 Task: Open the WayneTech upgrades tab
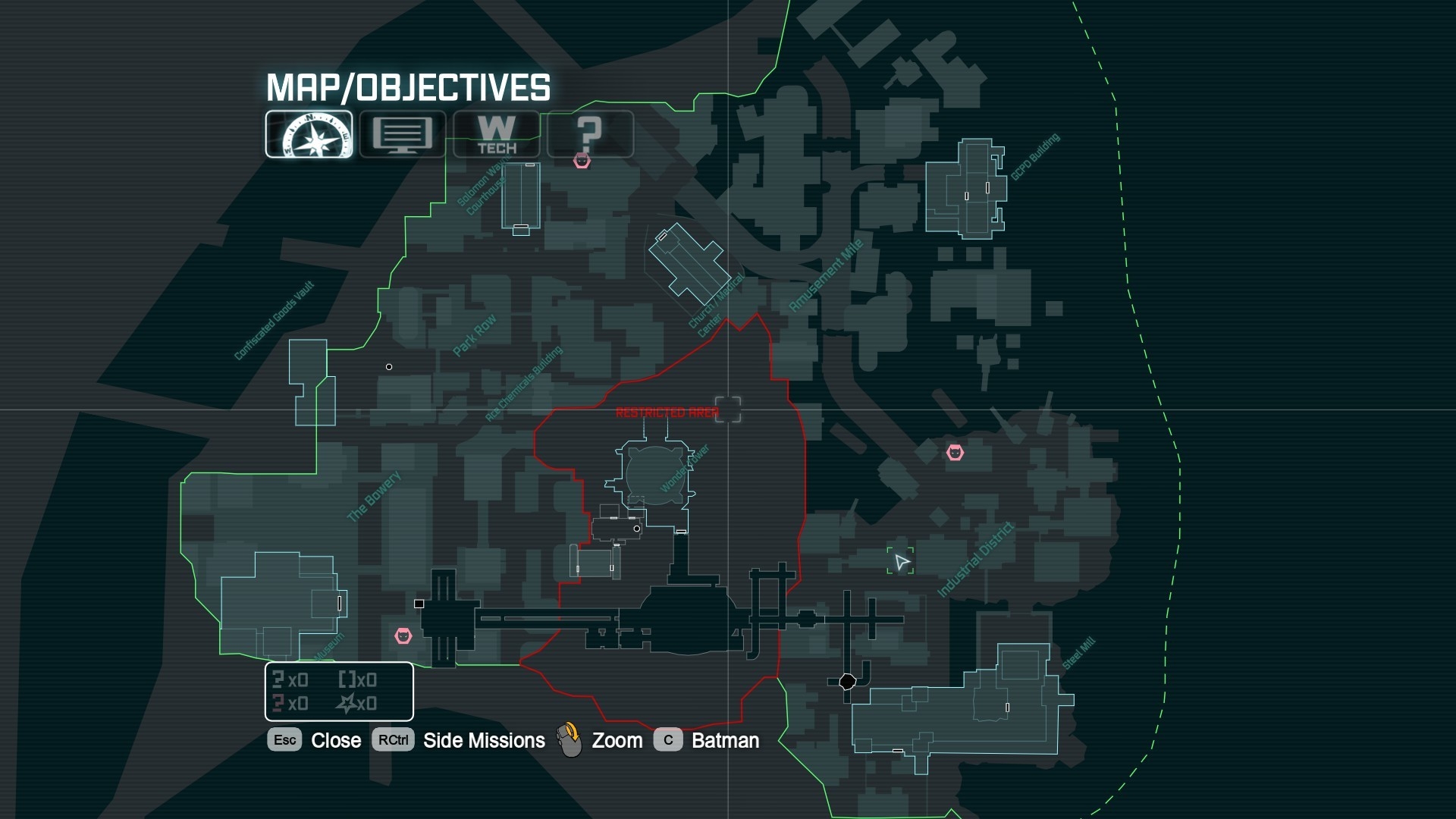497,134
